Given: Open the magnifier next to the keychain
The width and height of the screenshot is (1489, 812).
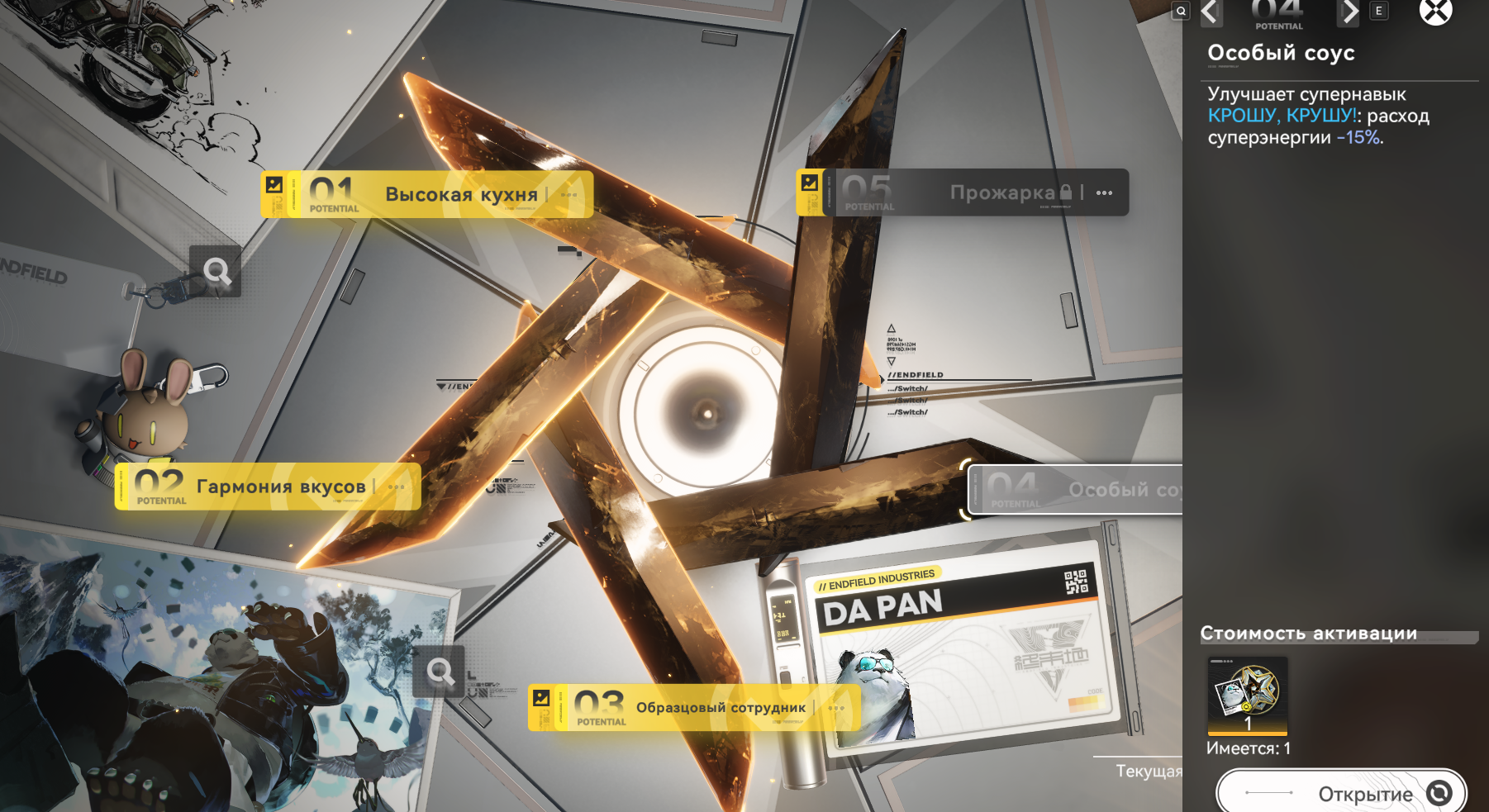Looking at the screenshot, I should (x=216, y=271).
